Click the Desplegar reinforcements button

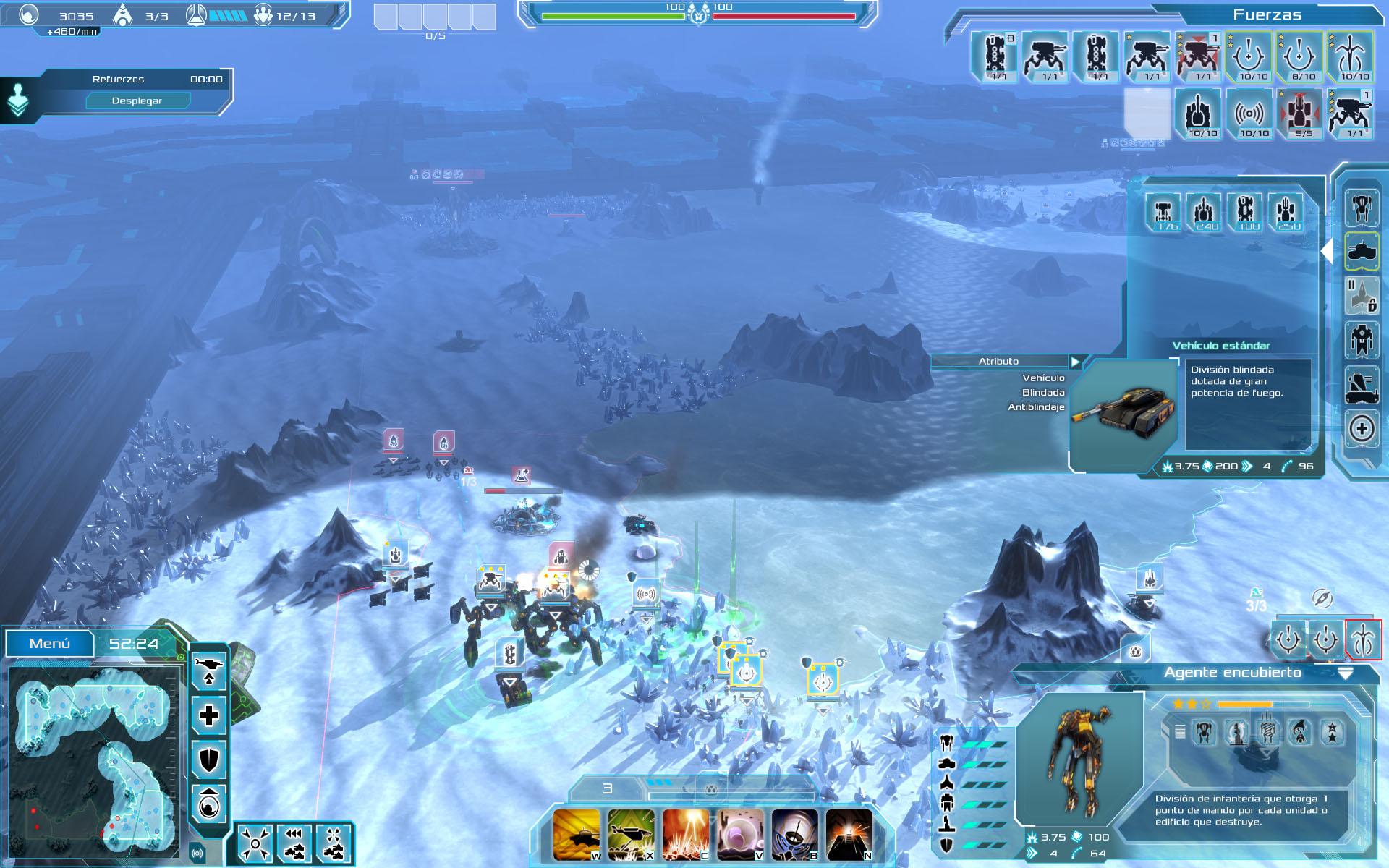pos(137,101)
